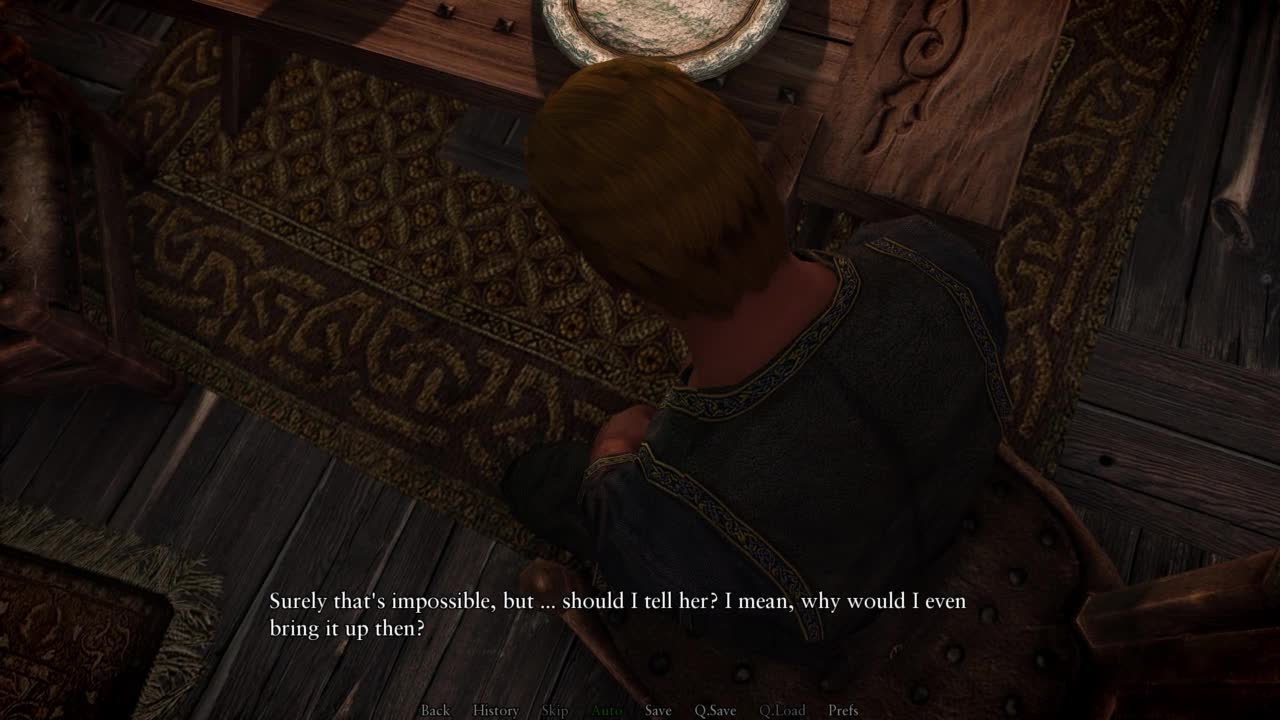This screenshot has height=720, width=1280.
Task: Quick save with Q.Save
Action: [715, 710]
